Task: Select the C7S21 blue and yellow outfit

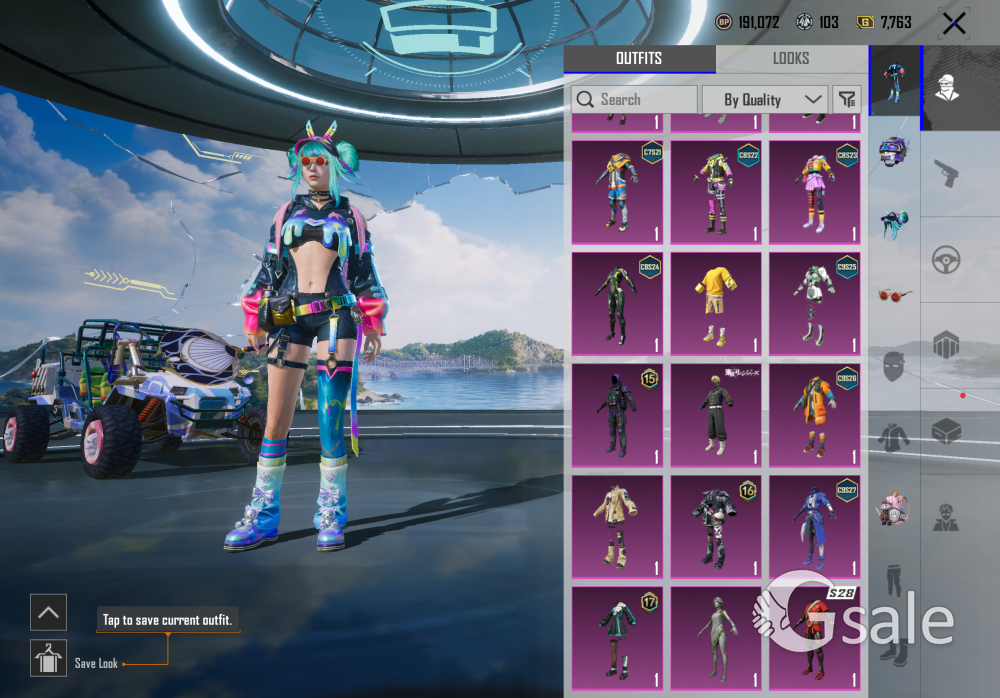Action: coord(616,192)
